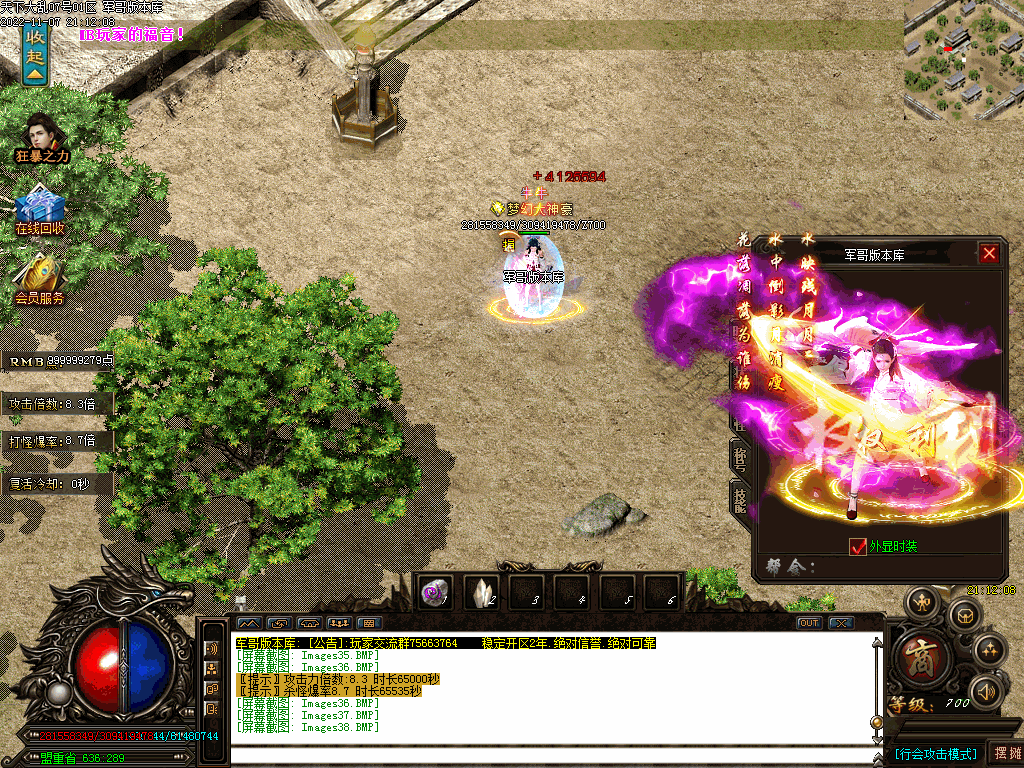Change the 行会攻击模式 attack mode

(x=935, y=753)
